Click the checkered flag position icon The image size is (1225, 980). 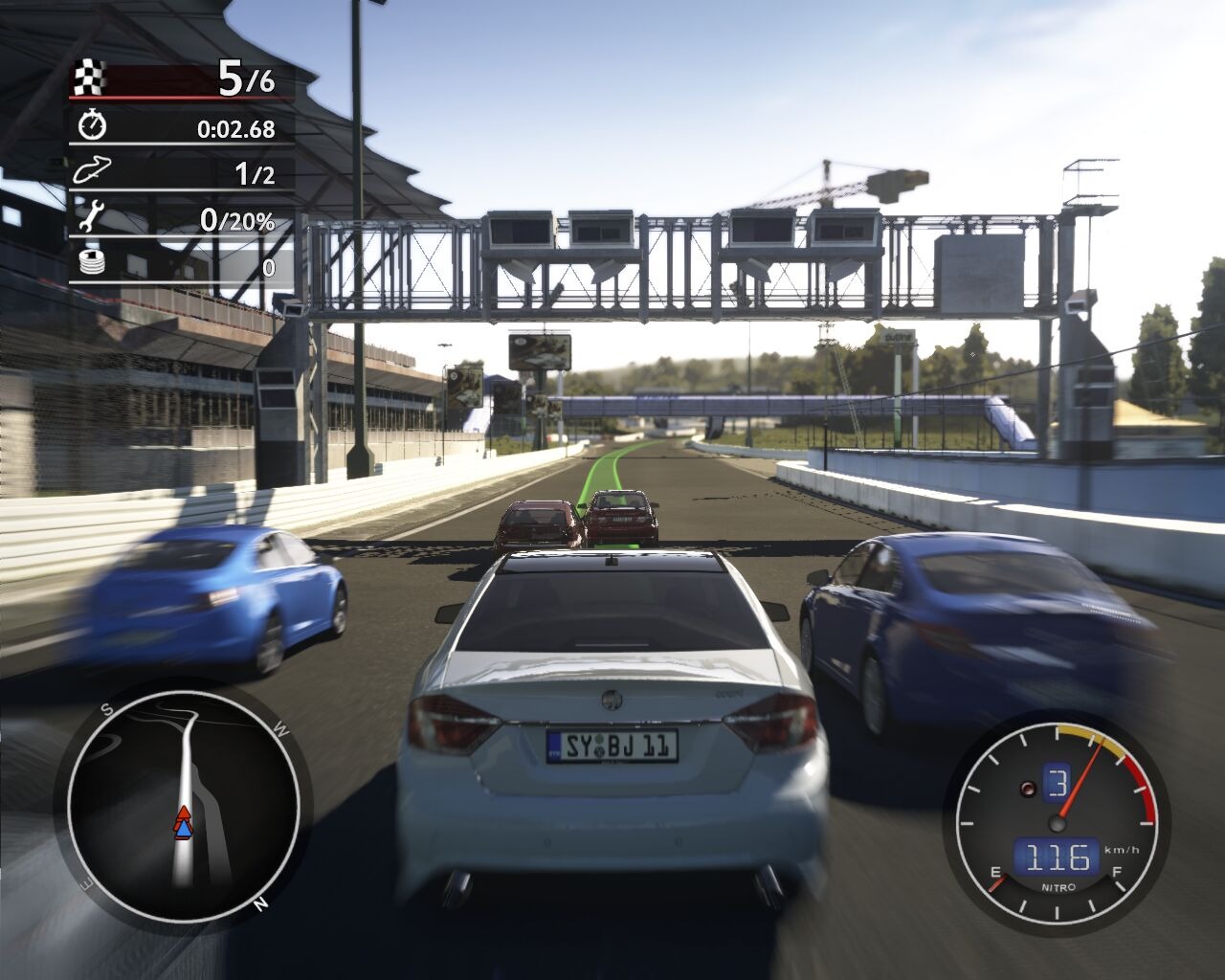(90, 77)
